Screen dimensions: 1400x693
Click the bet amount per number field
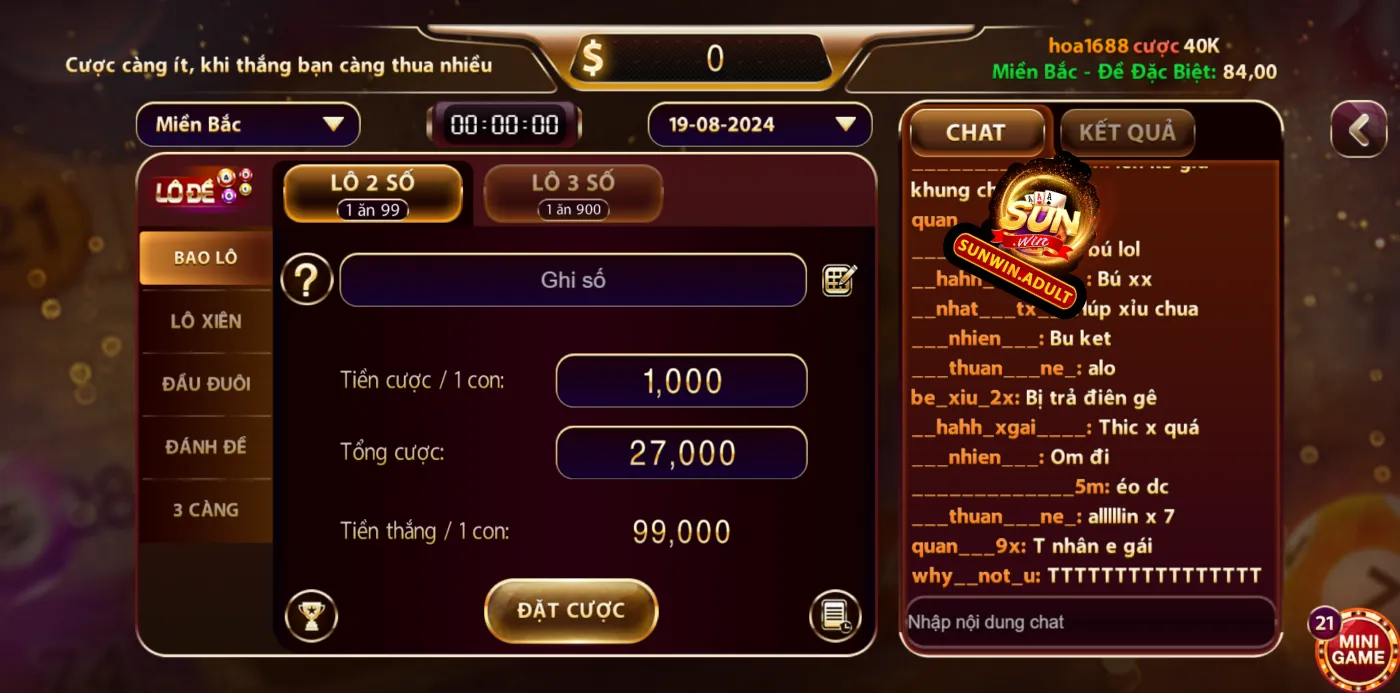(x=681, y=381)
